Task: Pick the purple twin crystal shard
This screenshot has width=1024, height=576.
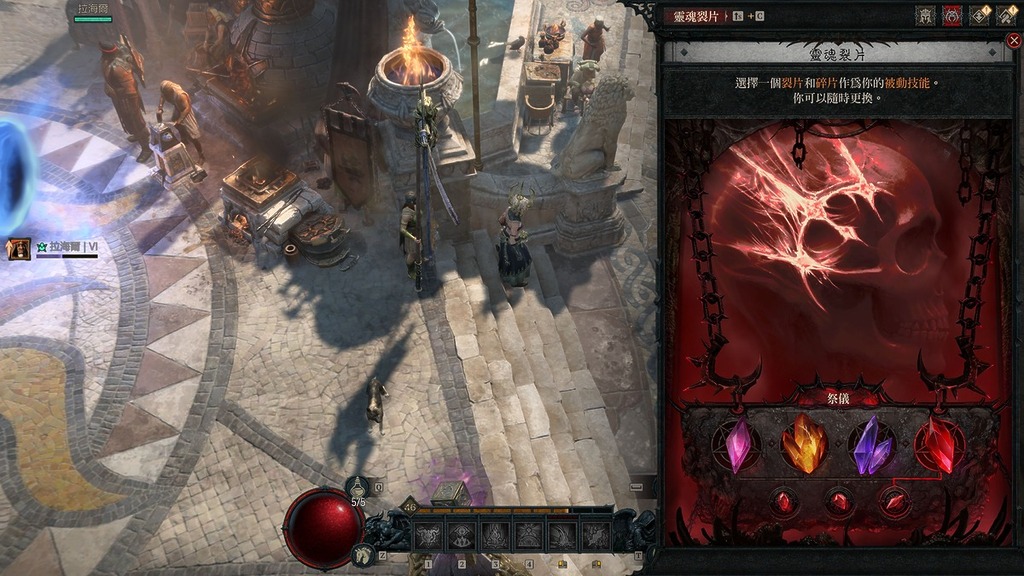Action: click(871, 446)
